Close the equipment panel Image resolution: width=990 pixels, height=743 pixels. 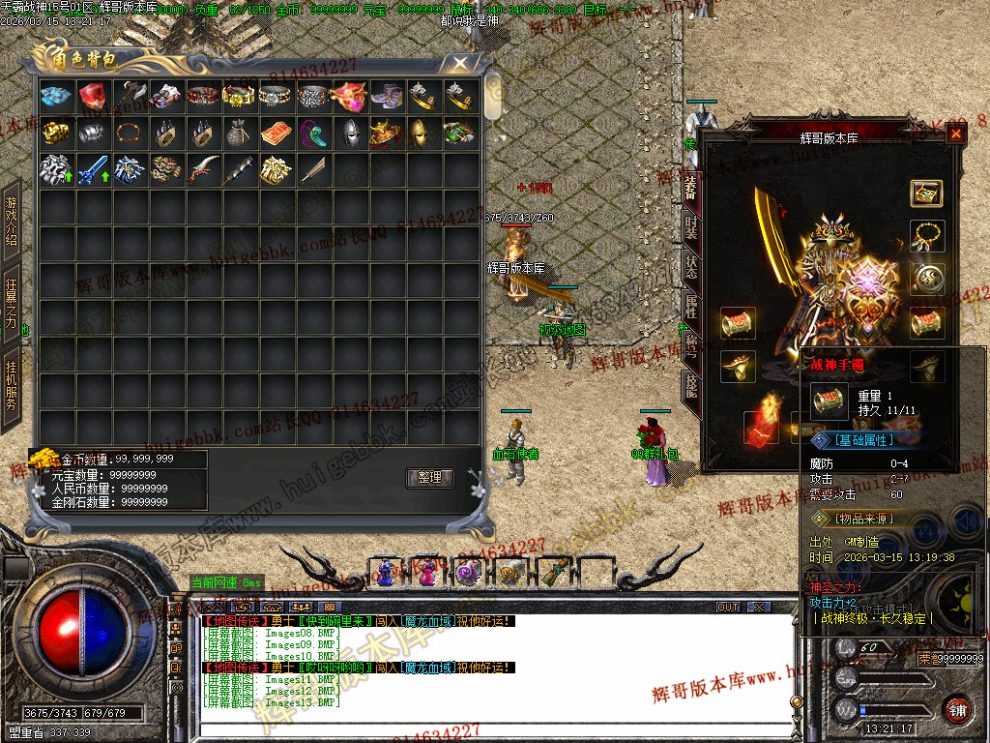click(x=956, y=133)
